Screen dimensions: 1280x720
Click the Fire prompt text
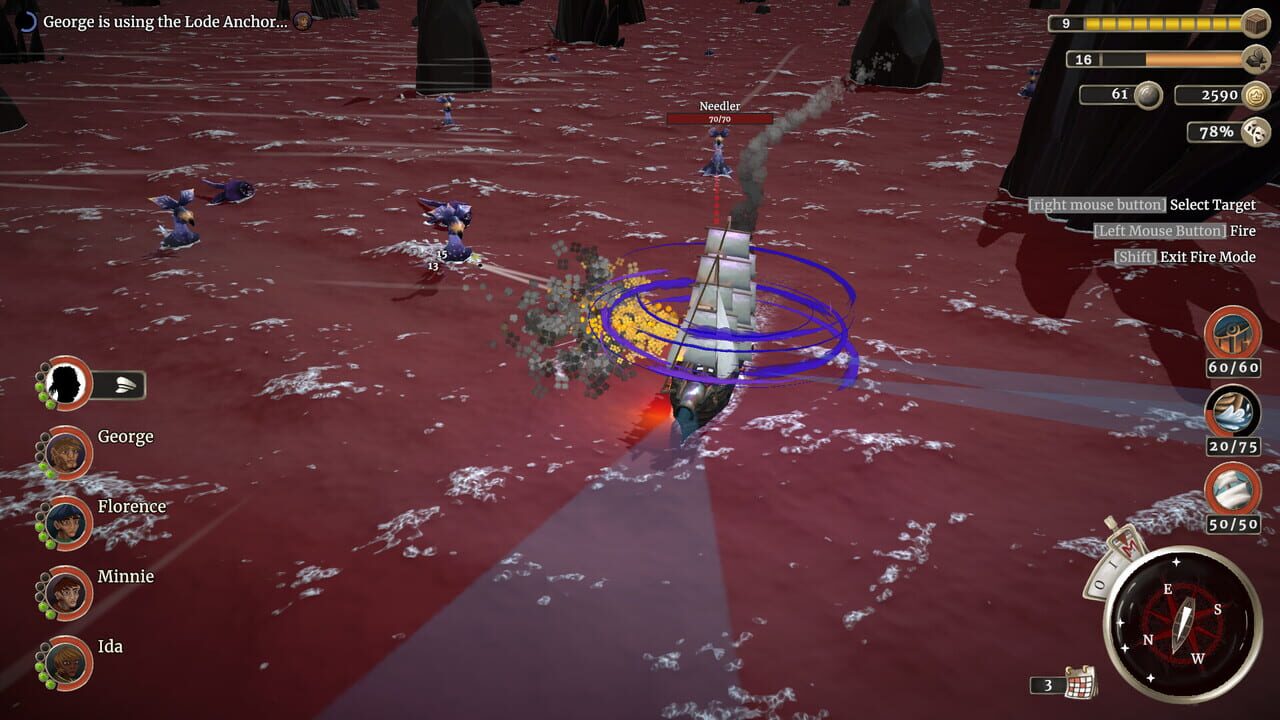(x=1241, y=230)
